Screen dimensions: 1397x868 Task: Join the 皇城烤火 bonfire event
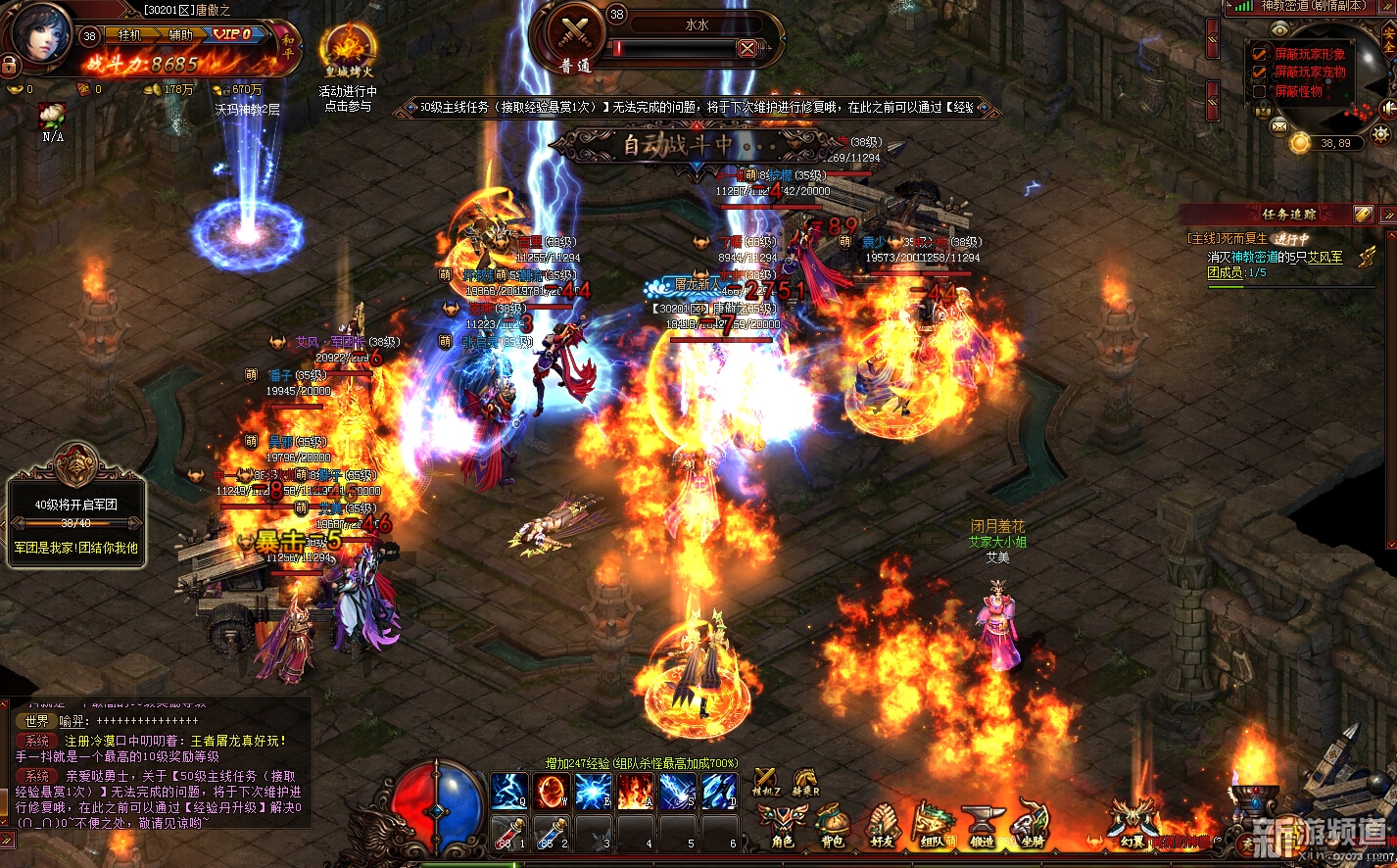point(348,49)
